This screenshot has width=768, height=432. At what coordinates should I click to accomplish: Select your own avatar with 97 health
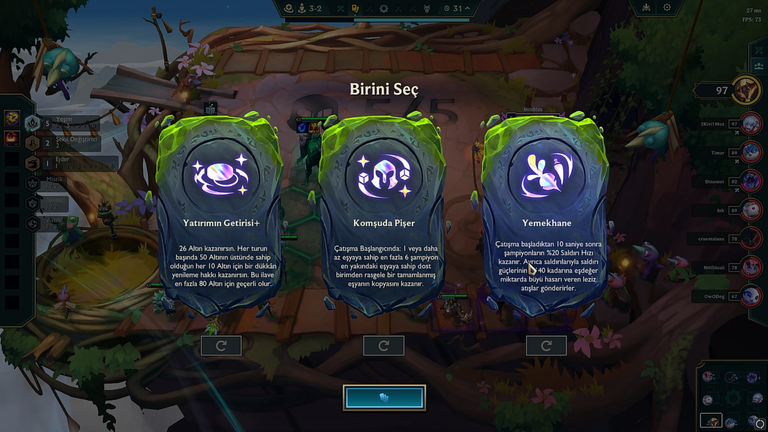coord(746,91)
